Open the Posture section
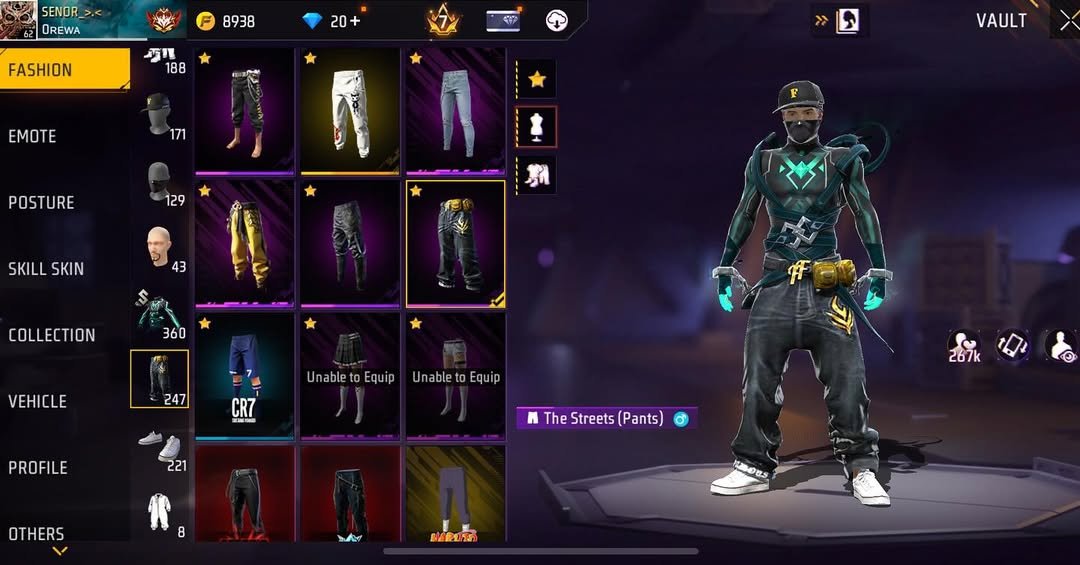Image resolution: width=1080 pixels, height=565 pixels. 42,202
